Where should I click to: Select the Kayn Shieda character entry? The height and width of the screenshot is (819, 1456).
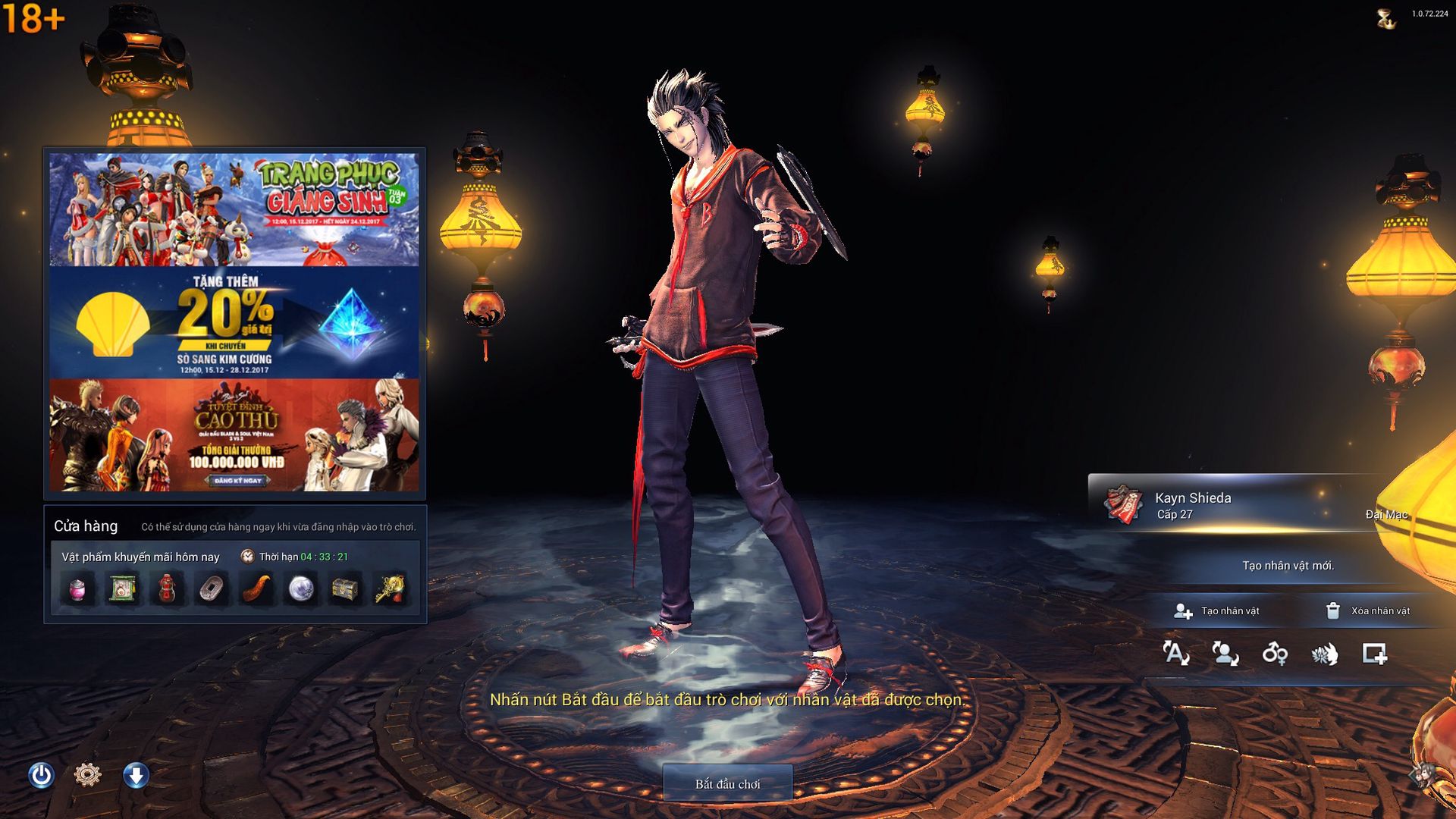(1244, 505)
